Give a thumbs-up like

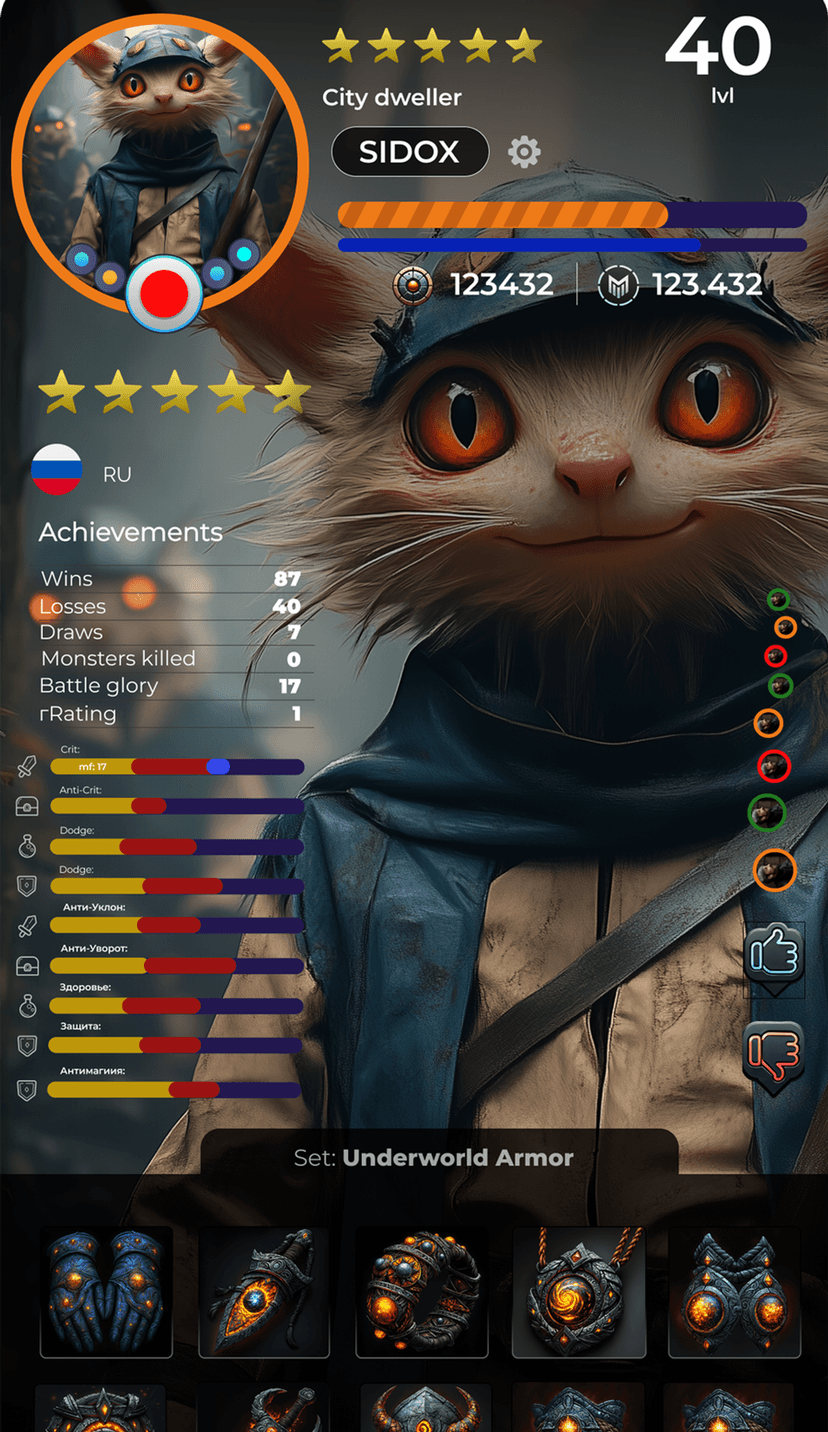click(774, 954)
